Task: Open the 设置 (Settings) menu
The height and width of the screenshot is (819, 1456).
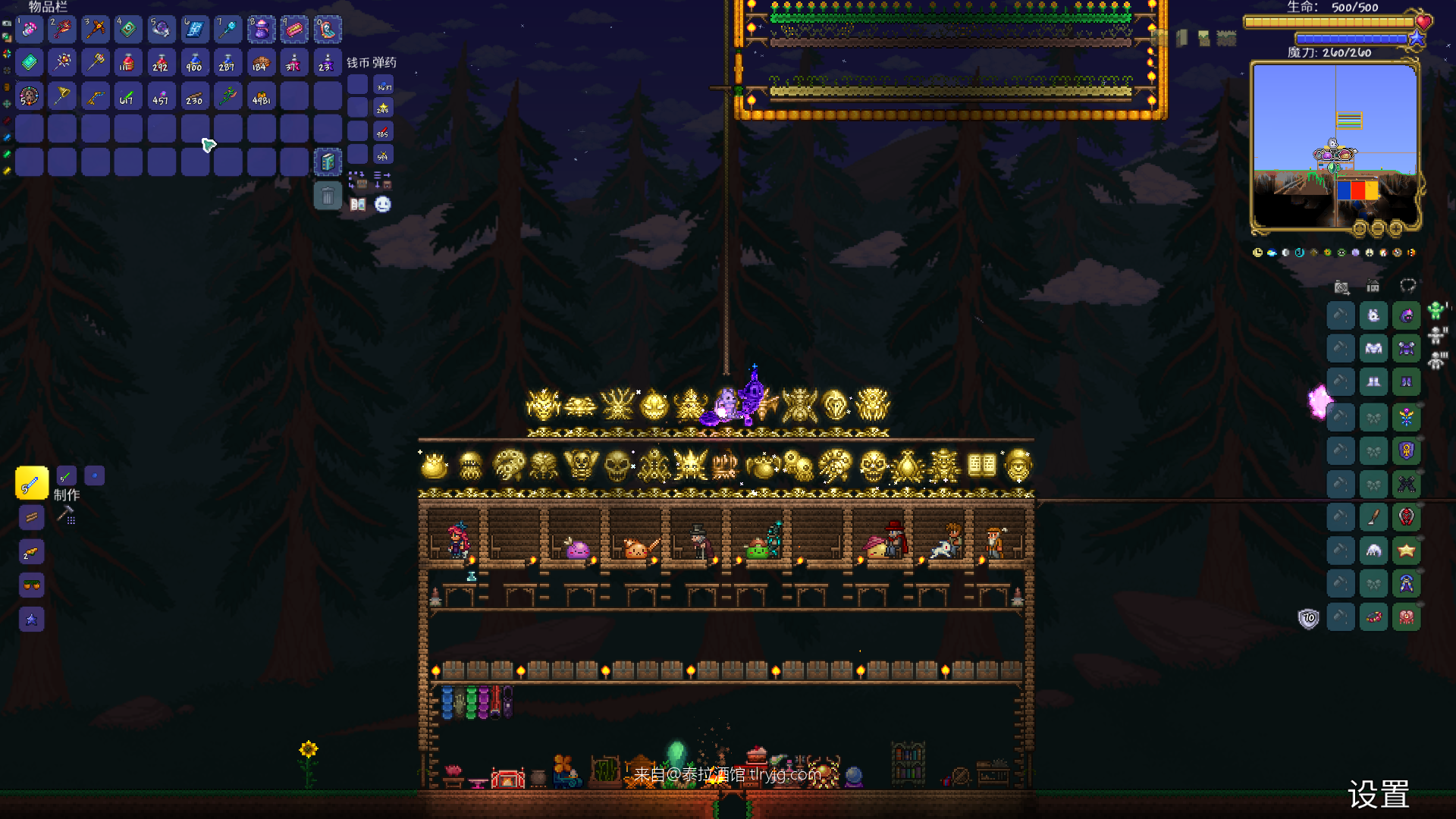Action: [x=1378, y=794]
